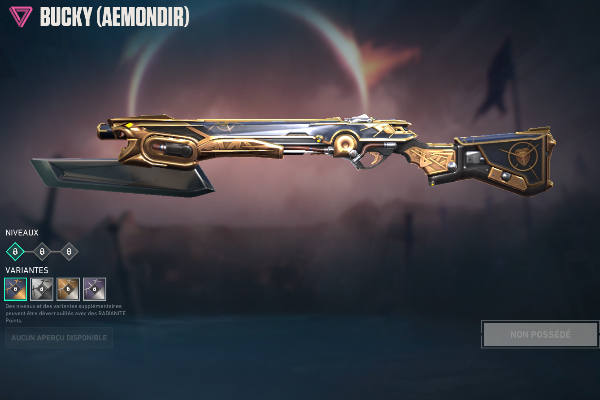Click the Non Possédé button

[x=540, y=334]
